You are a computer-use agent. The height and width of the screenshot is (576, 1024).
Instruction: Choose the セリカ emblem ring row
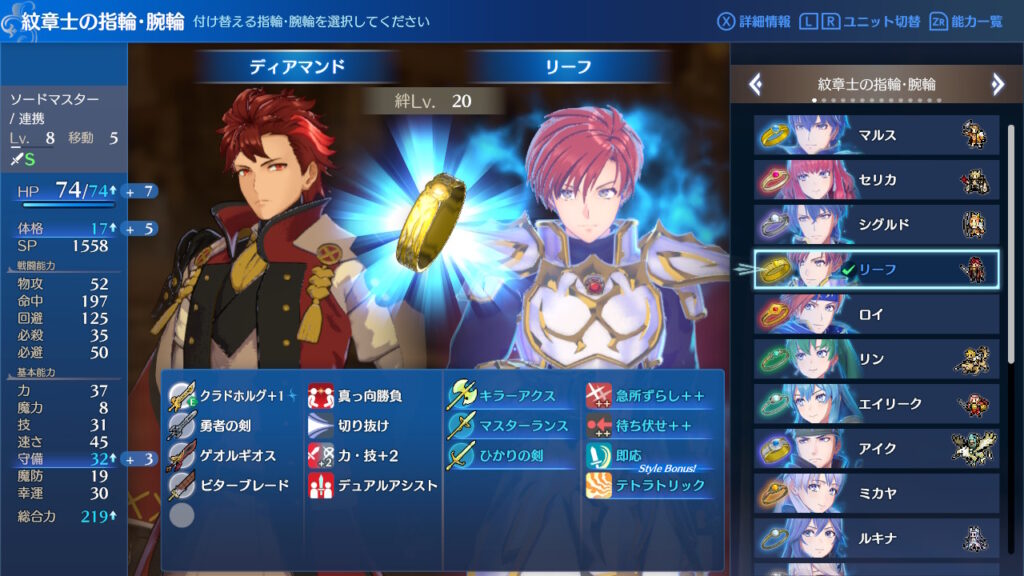point(875,180)
